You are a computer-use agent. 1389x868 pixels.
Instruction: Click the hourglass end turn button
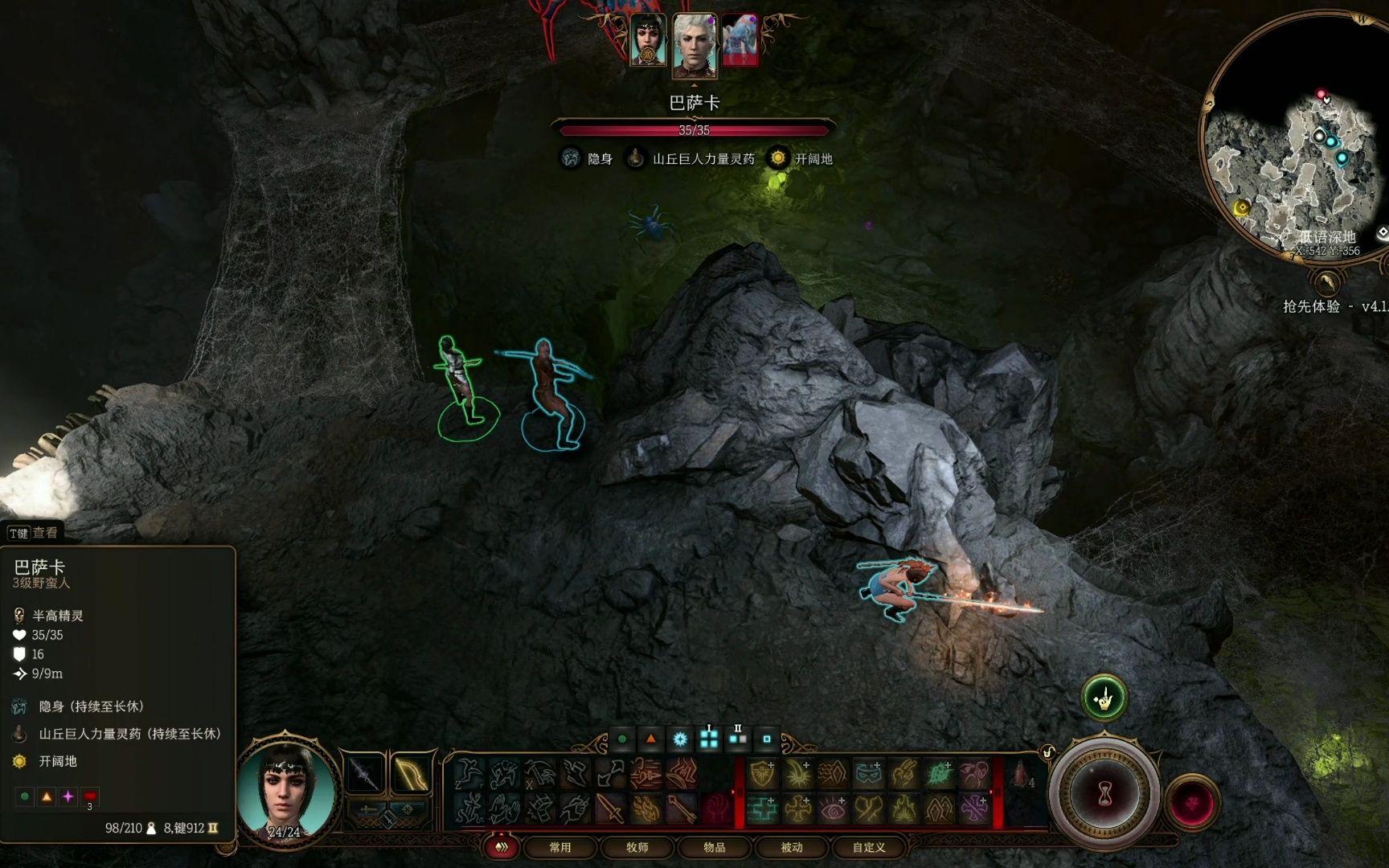point(1104,794)
